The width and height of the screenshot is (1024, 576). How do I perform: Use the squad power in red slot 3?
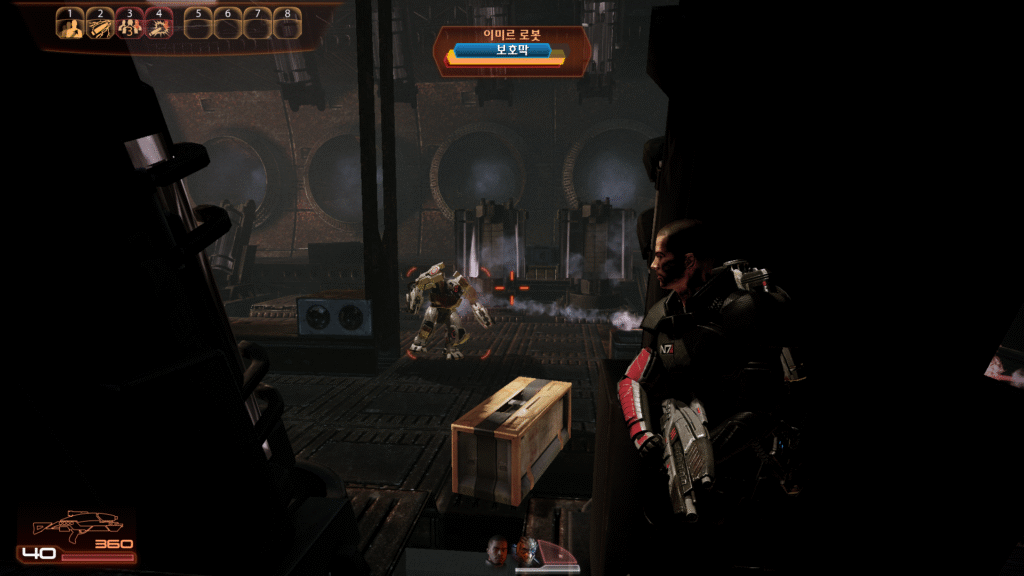[x=130, y=25]
